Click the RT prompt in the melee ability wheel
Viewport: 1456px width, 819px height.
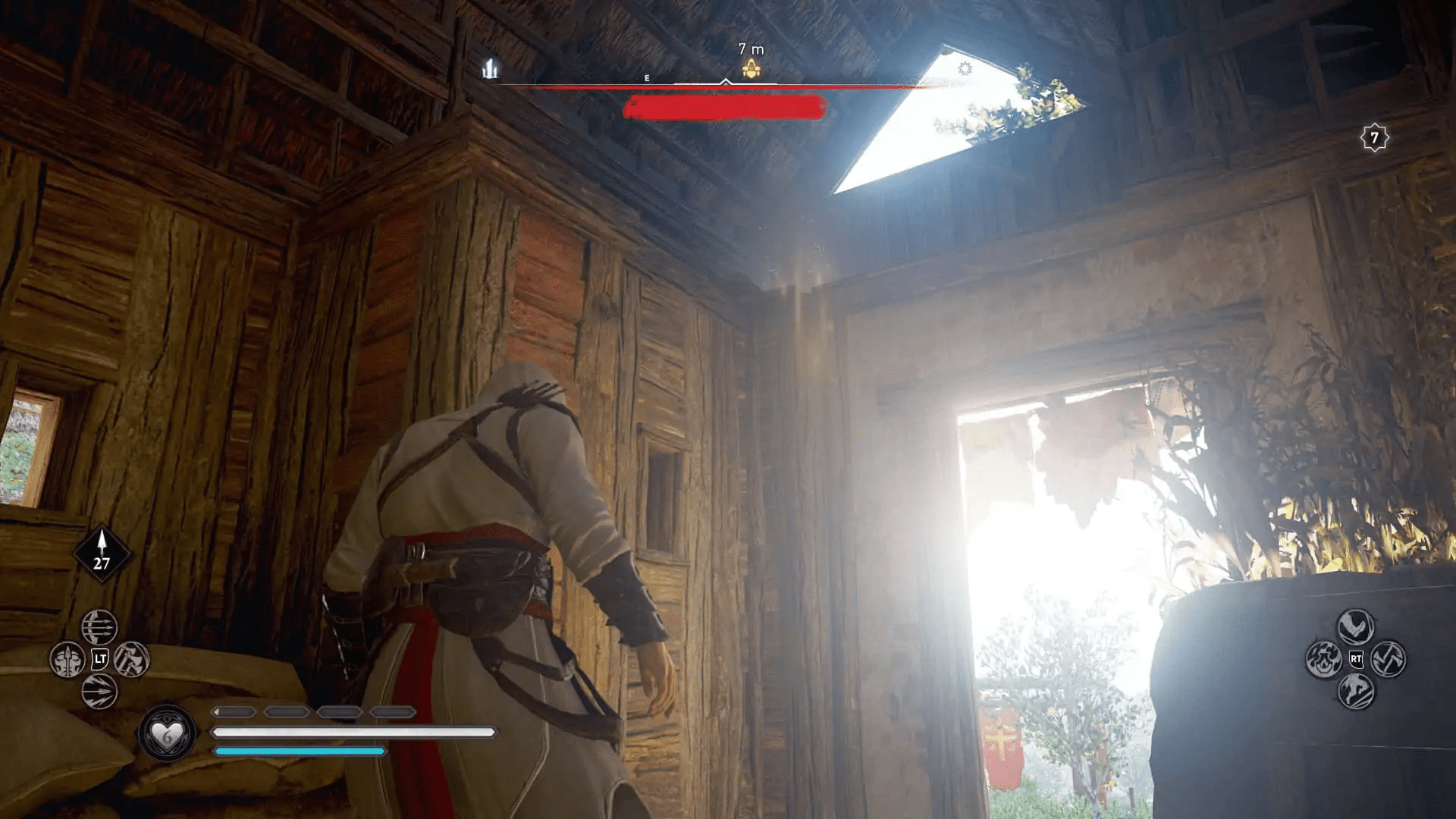point(1357,659)
